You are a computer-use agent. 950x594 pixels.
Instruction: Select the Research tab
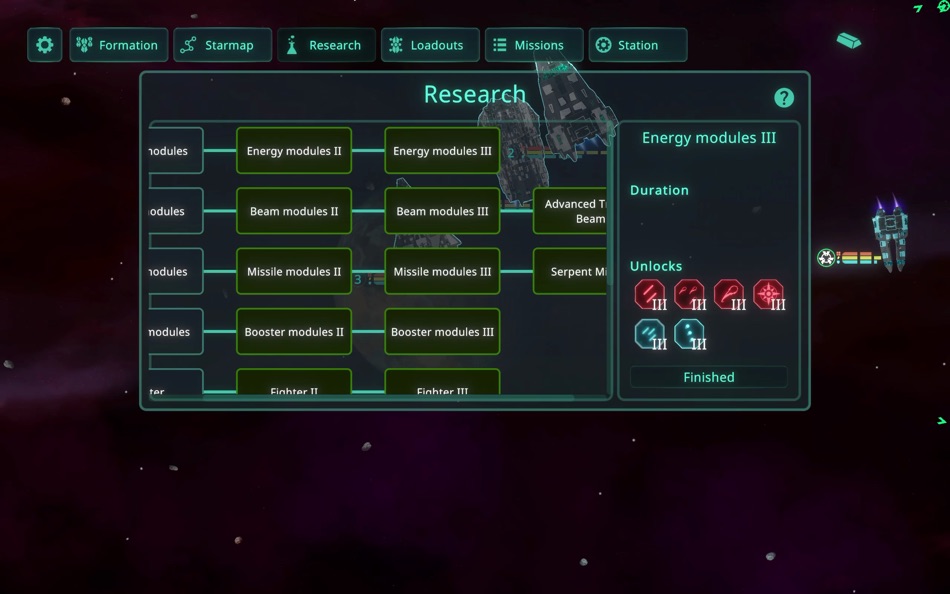tap(326, 45)
